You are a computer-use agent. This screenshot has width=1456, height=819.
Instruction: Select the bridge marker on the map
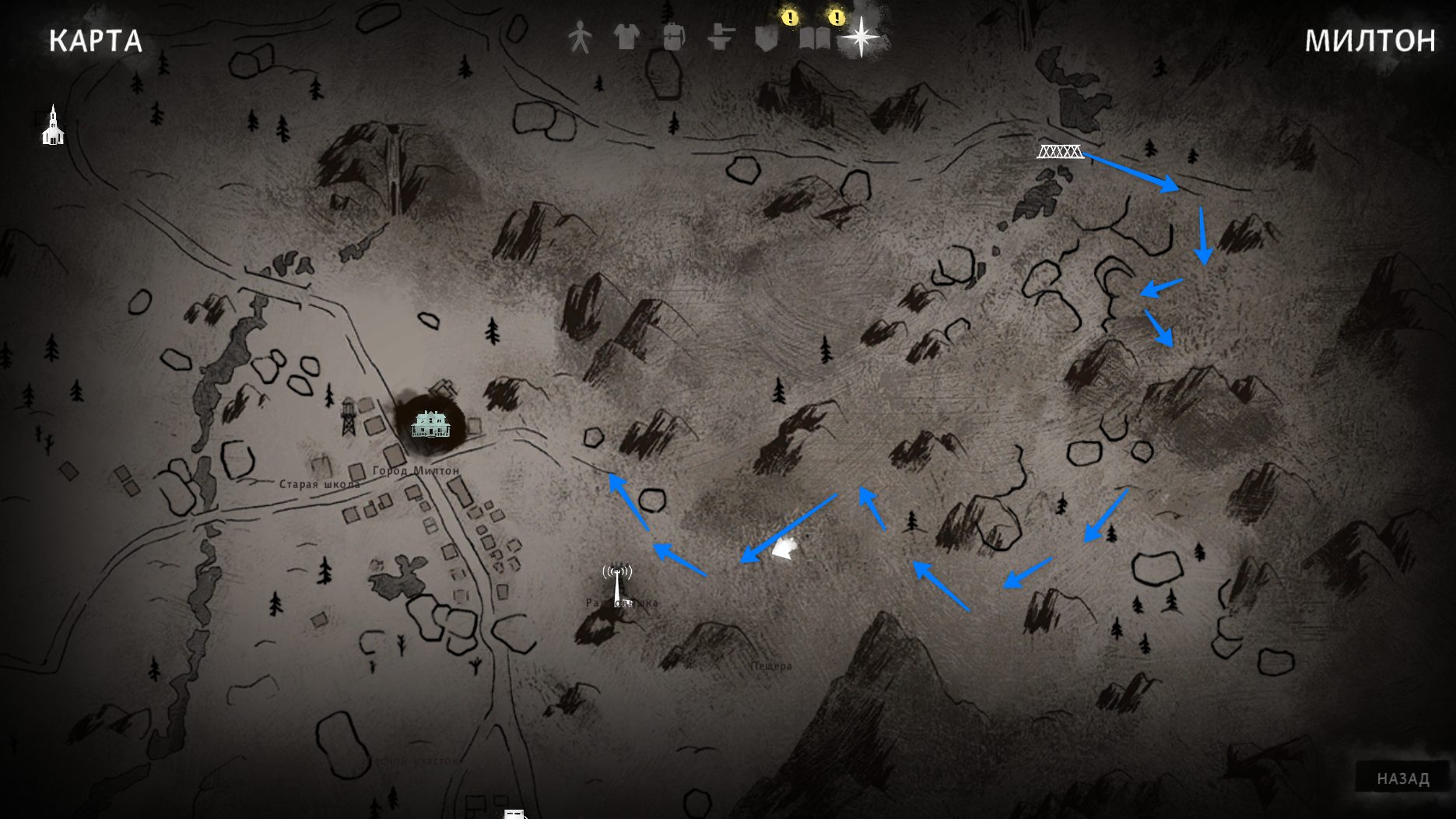point(1060,151)
